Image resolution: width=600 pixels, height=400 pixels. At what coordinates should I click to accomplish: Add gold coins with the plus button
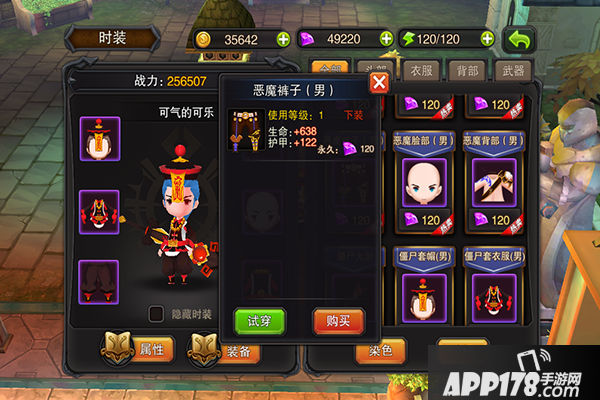283,40
